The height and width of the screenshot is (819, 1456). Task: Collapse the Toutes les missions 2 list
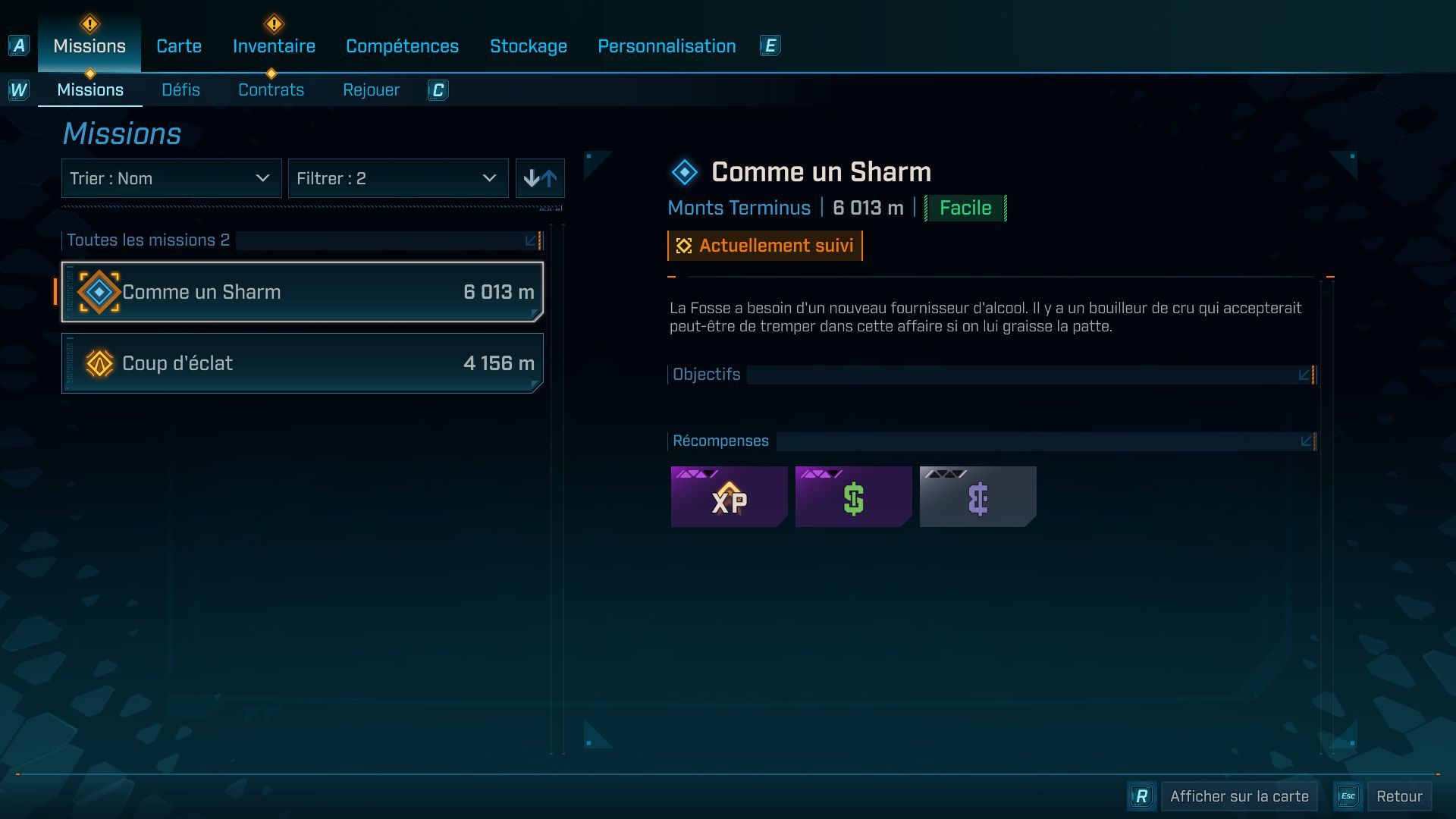click(531, 240)
